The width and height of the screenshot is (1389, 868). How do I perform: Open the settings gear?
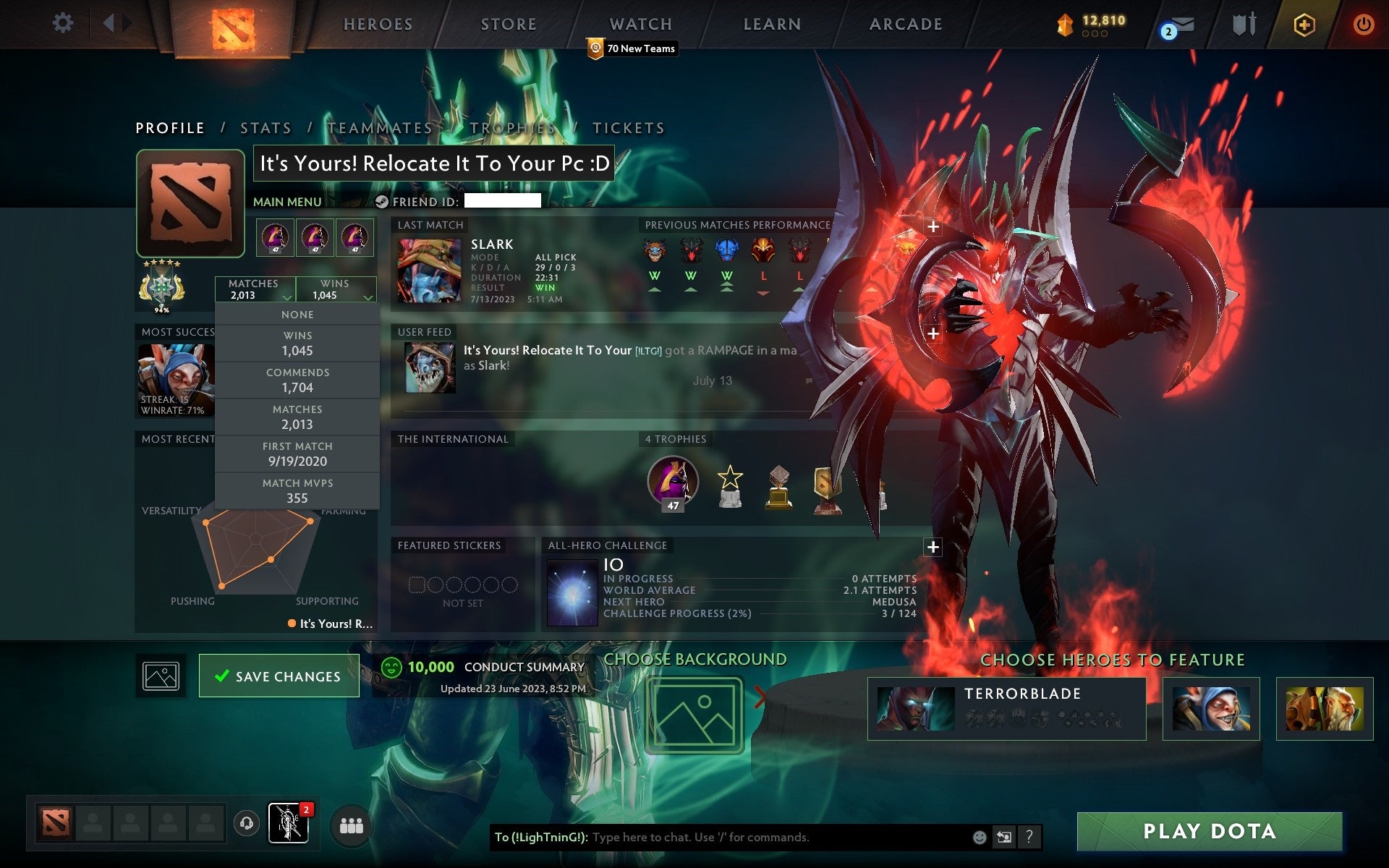point(64,23)
